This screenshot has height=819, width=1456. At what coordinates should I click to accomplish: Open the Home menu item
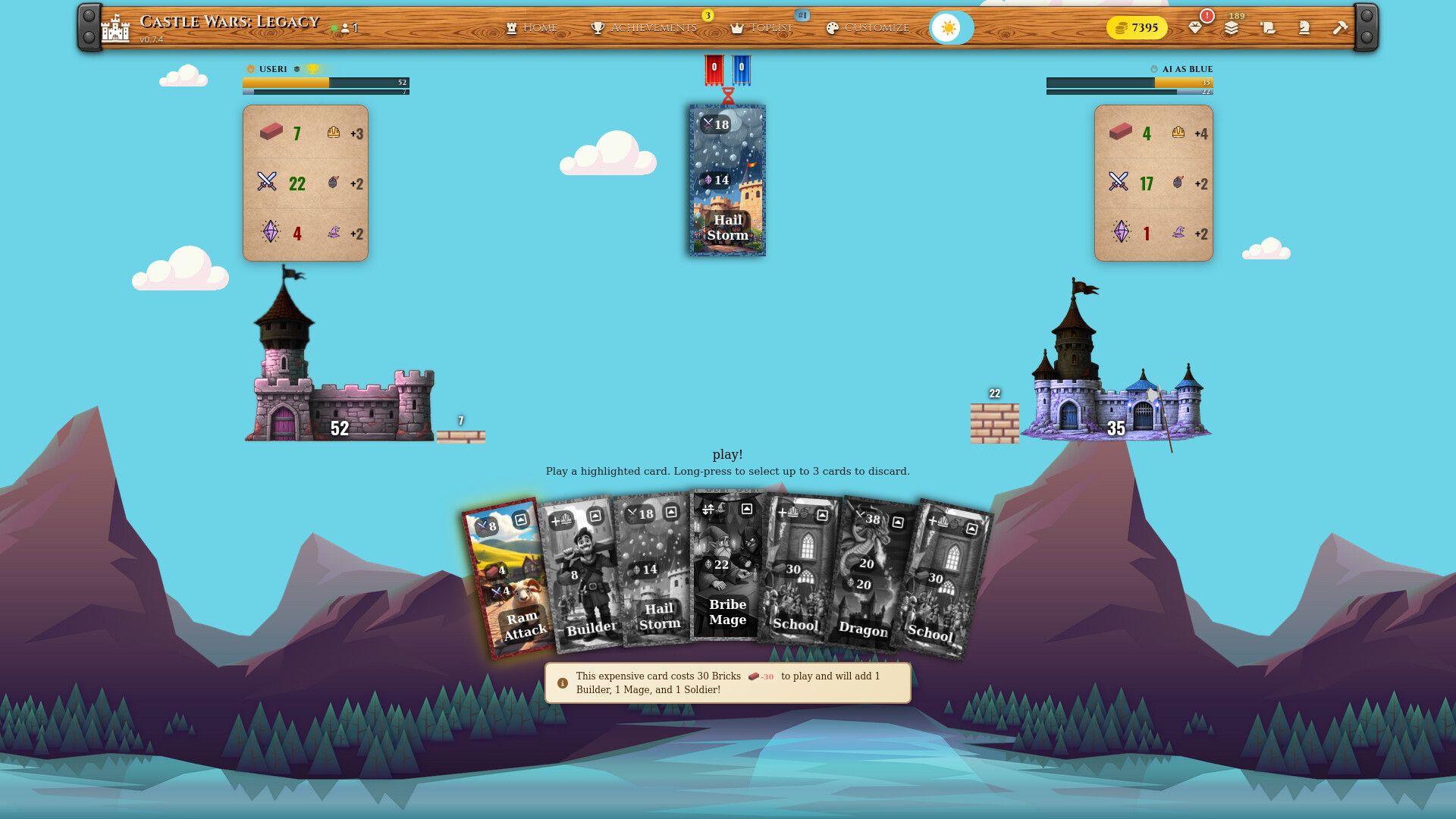pyautogui.click(x=540, y=27)
